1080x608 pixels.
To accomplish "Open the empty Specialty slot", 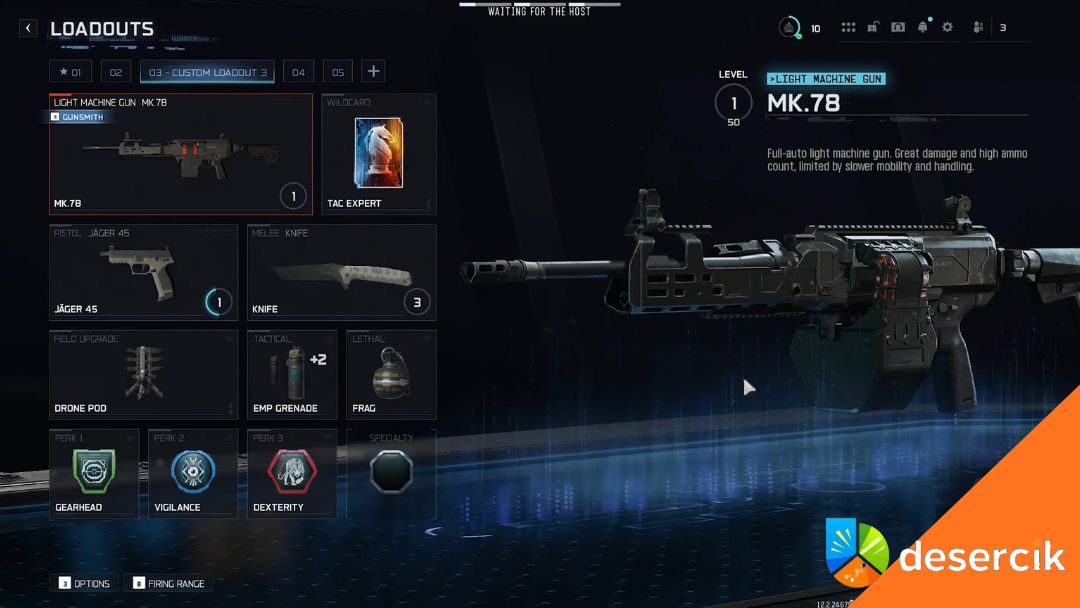I will click(391, 473).
